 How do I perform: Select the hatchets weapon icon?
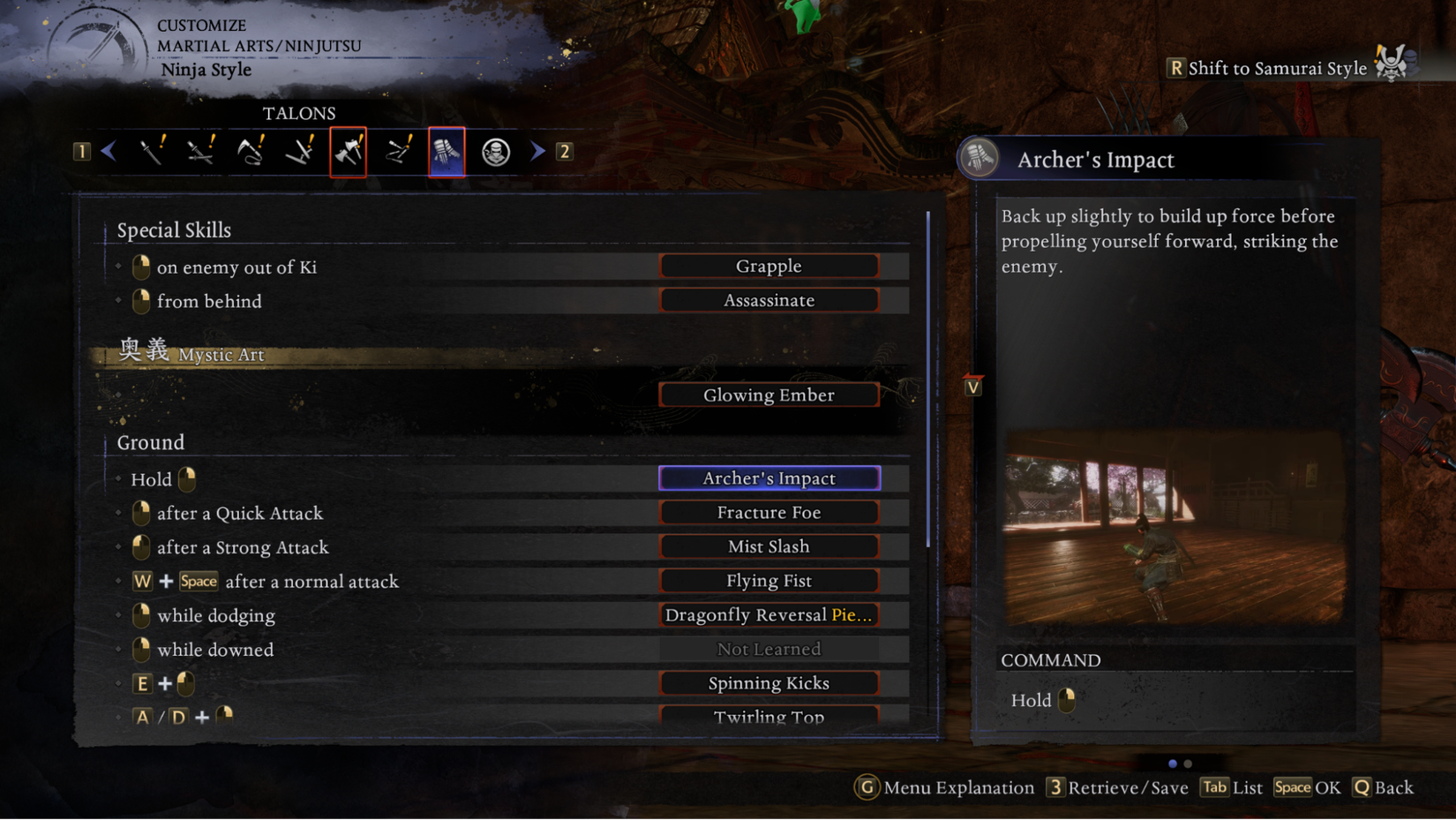click(349, 150)
